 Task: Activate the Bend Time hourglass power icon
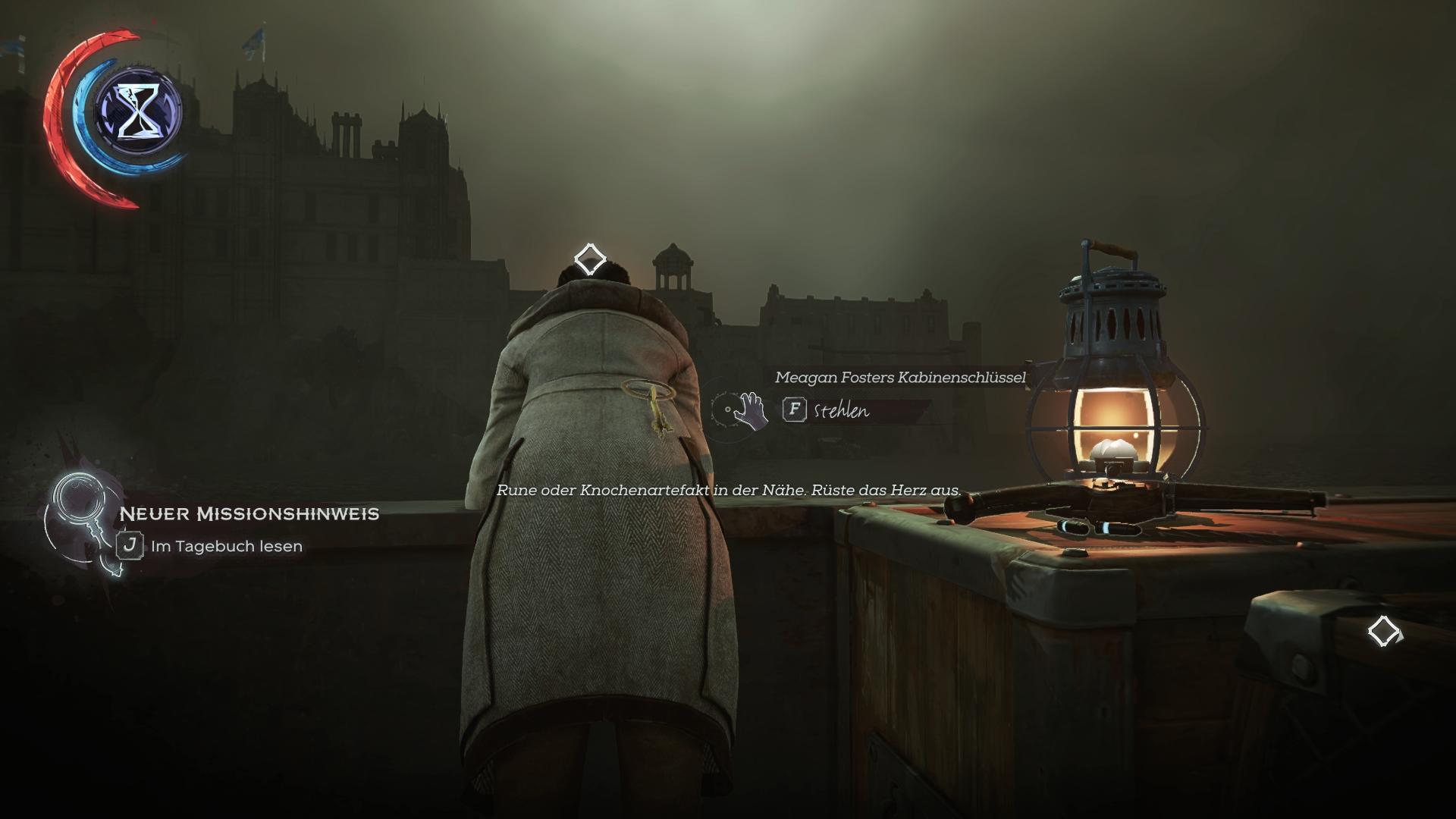point(138,111)
